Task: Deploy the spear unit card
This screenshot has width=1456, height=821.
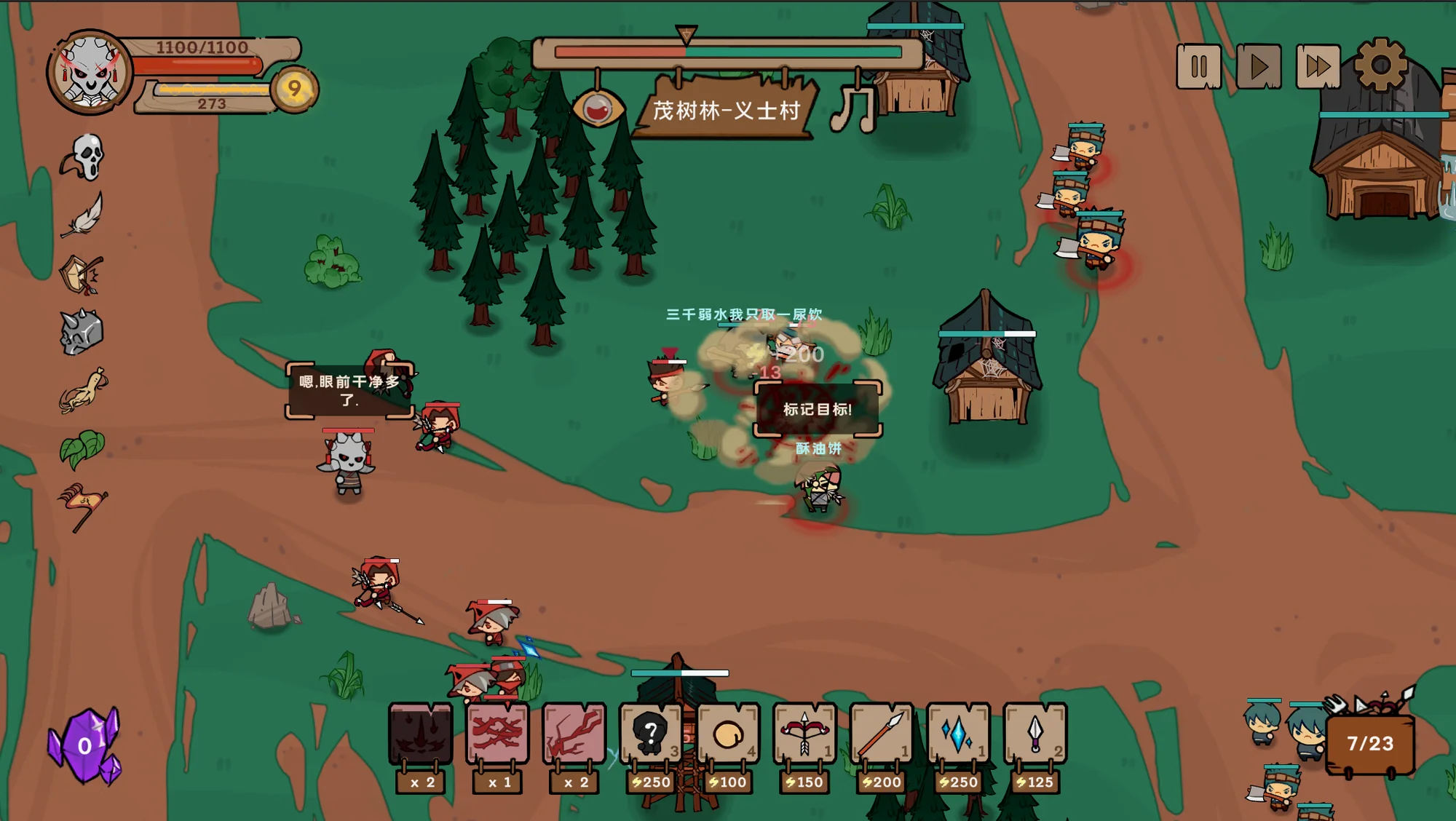Action: [881, 733]
